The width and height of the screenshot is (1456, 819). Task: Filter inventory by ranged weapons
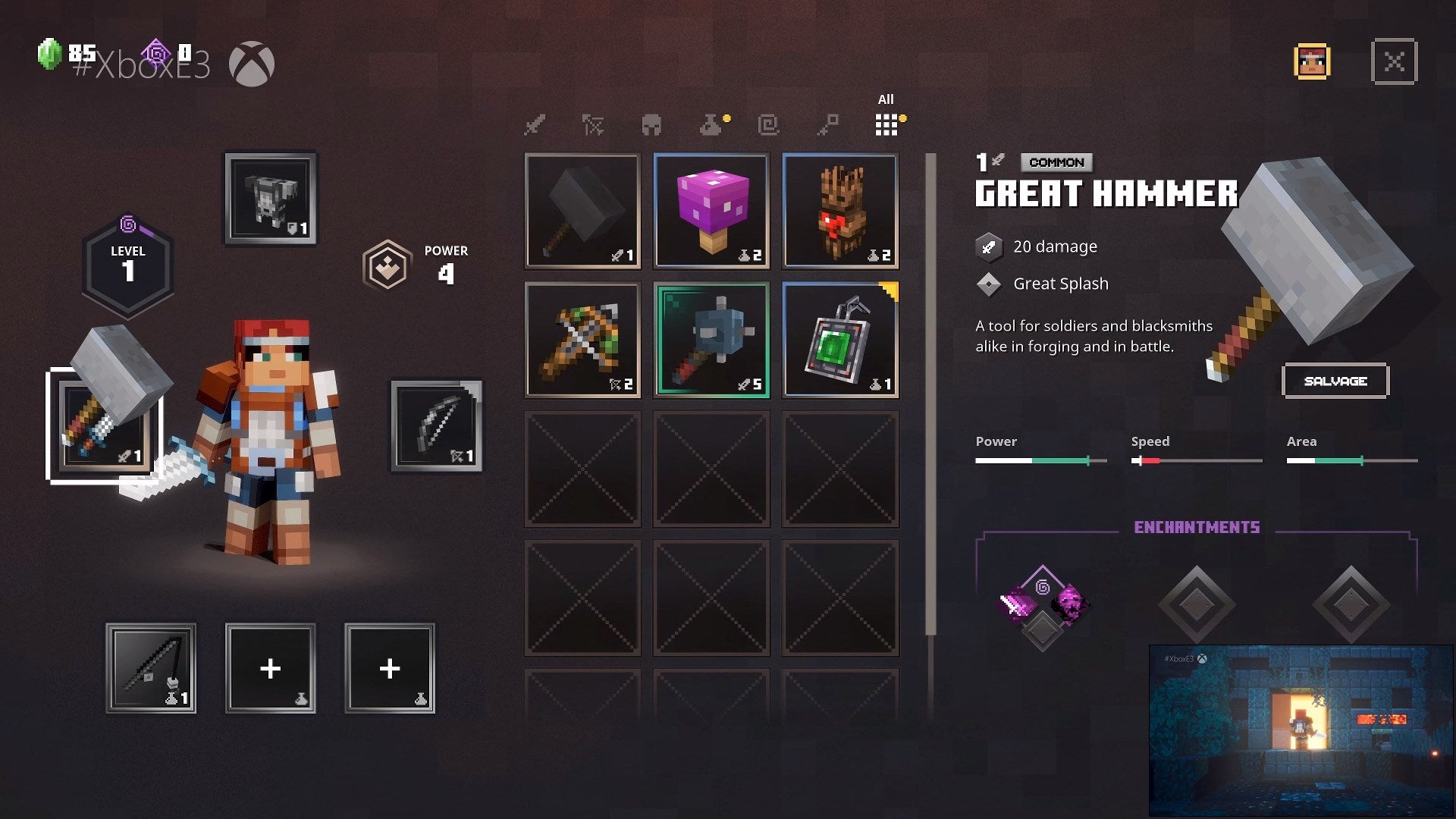click(594, 125)
